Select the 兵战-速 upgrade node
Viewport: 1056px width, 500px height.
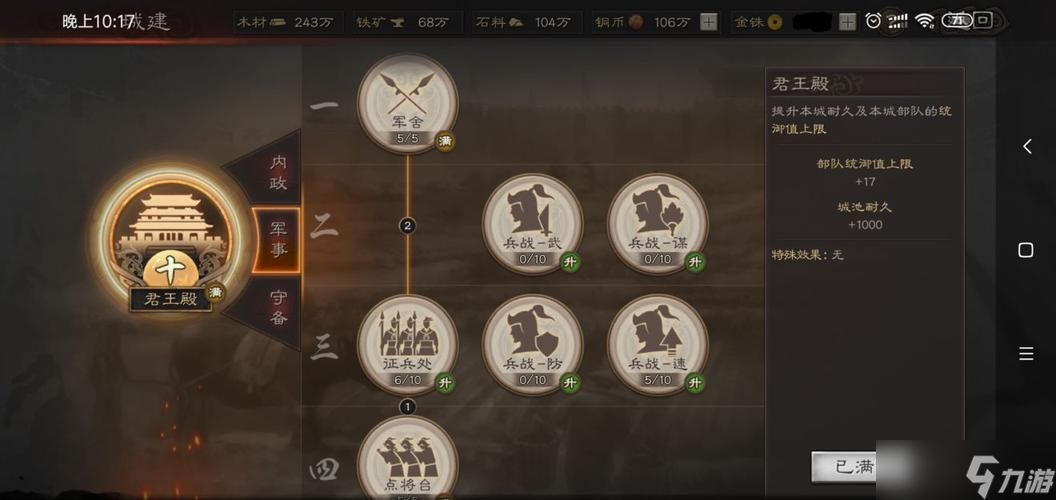[x=657, y=343]
